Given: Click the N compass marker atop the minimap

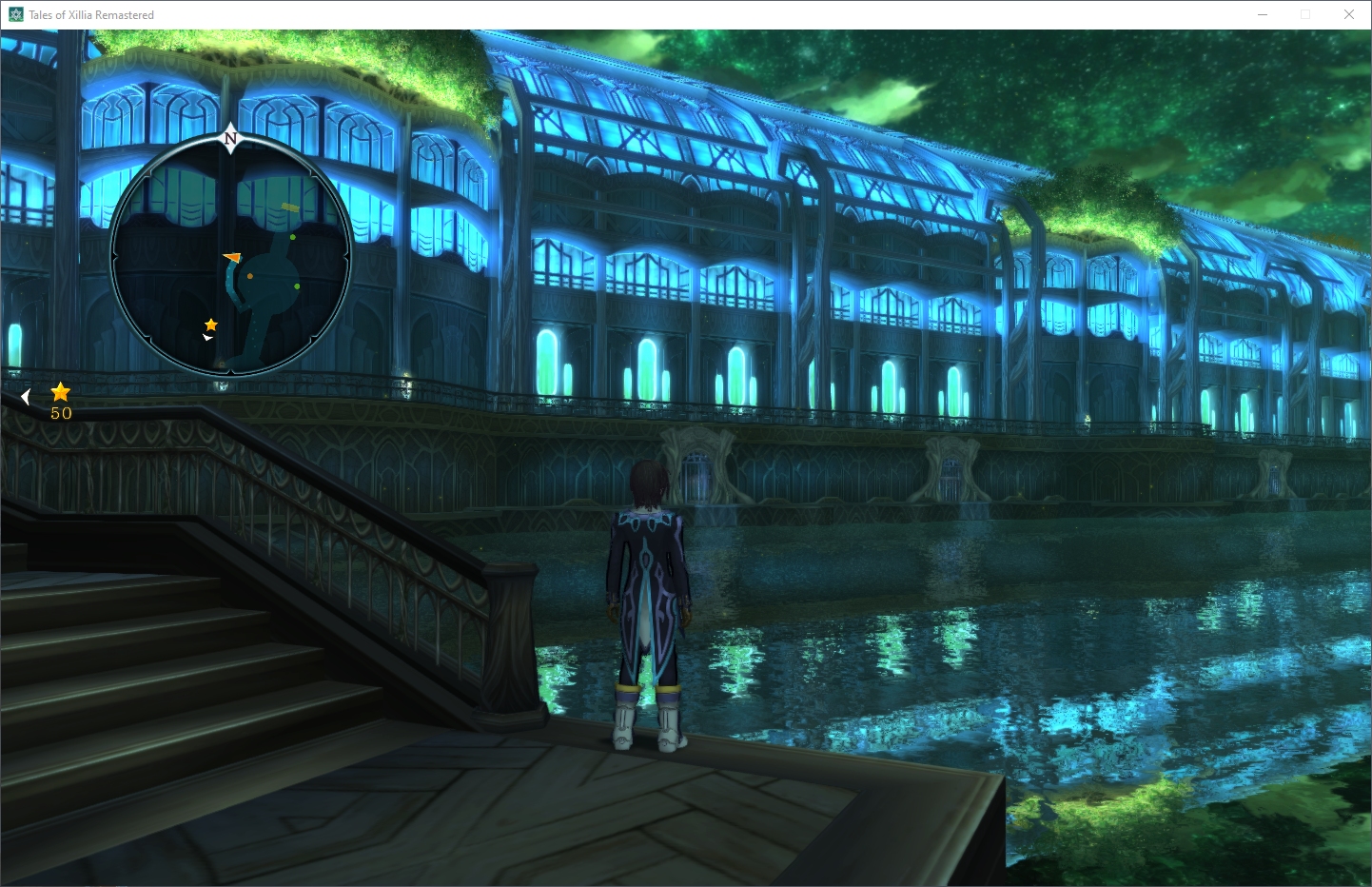Looking at the screenshot, I should (x=230, y=139).
